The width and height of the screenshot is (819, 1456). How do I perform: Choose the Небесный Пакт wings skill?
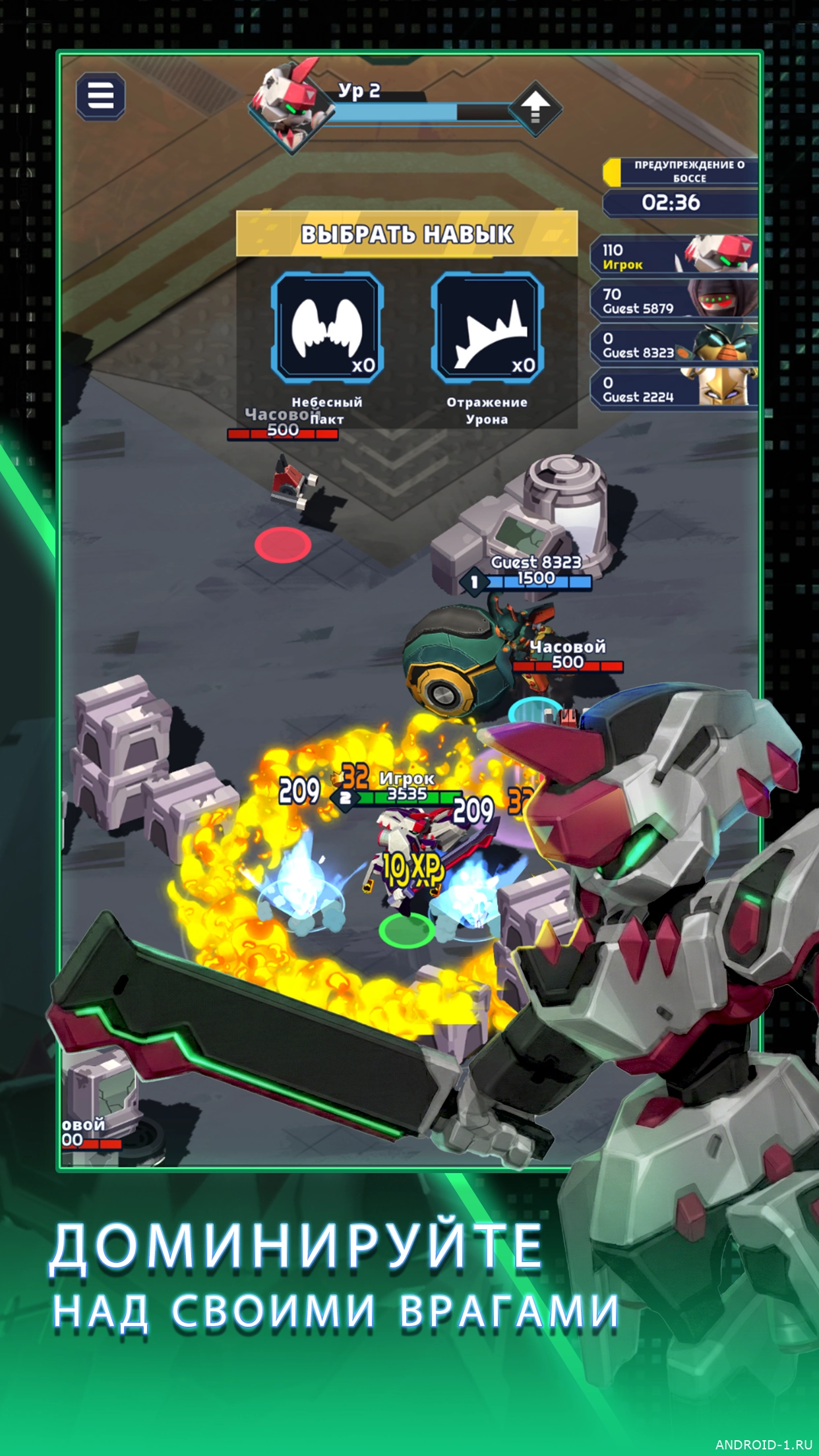[327, 328]
